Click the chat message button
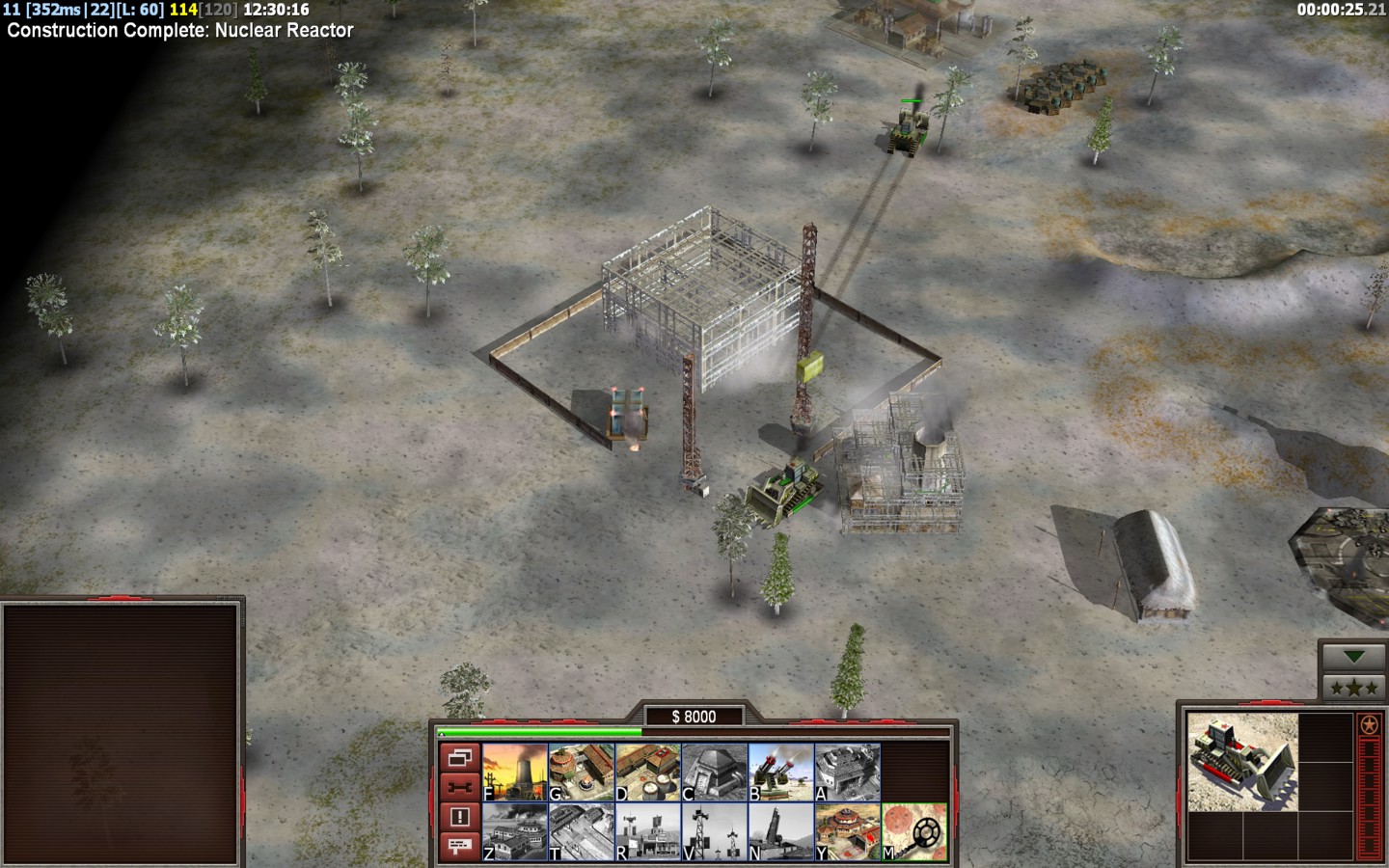Image resolution: width=1389 pixels, height=868 pixels. click(x=459, y=846)
